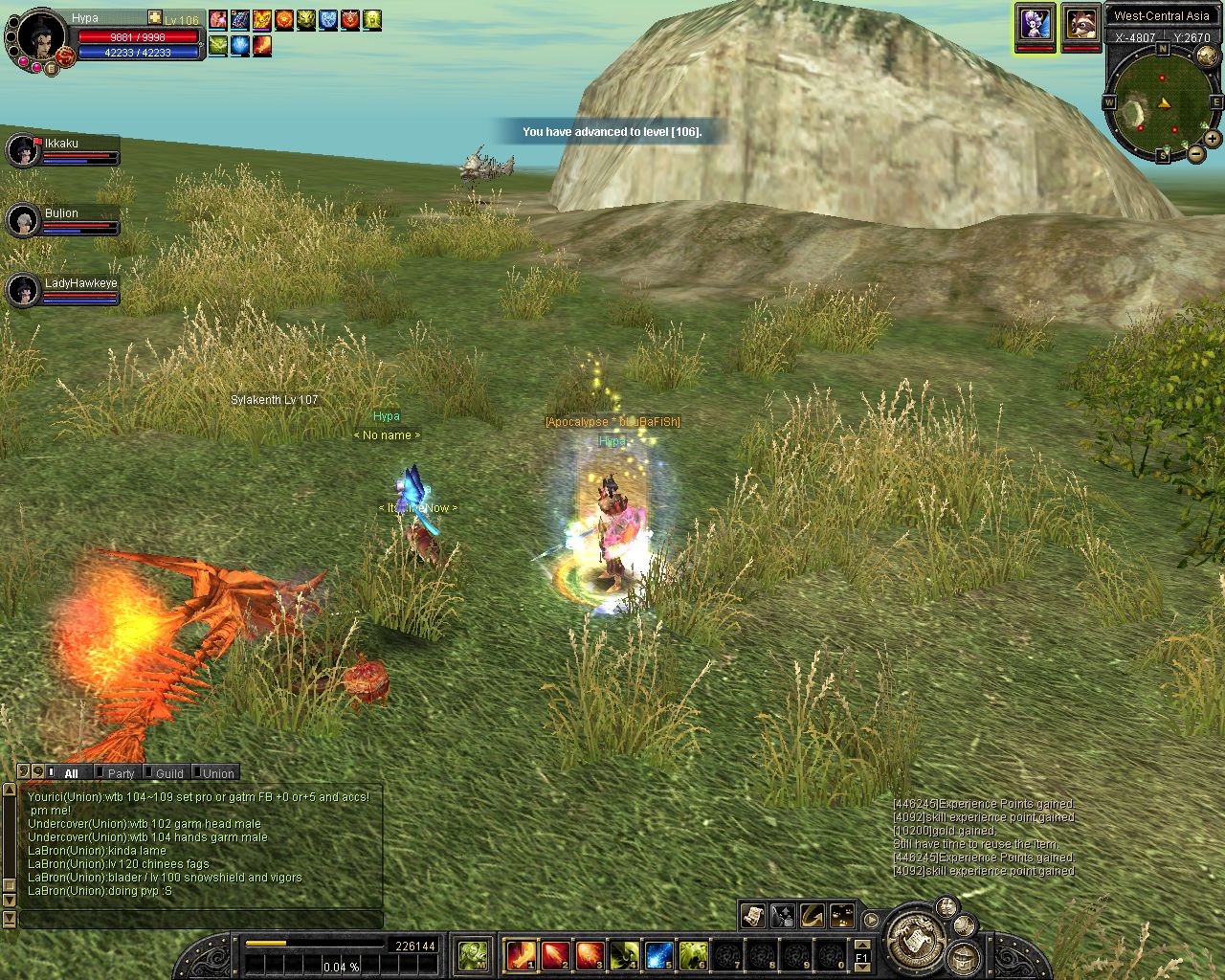Zoom out the minimap with minus button
Image resolution: width=1225 pixels, height=980 pixels.
1196,152
